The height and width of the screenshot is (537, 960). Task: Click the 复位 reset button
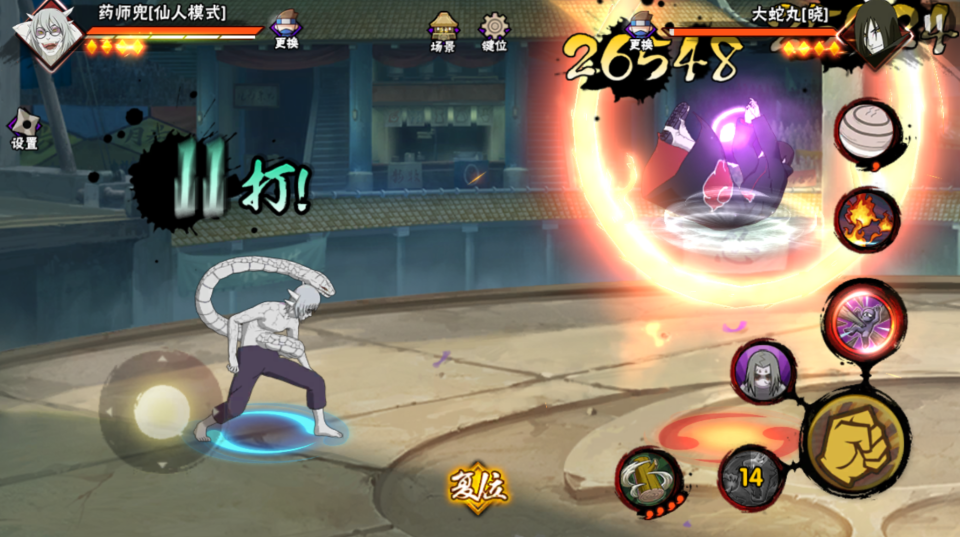[478, 487]
